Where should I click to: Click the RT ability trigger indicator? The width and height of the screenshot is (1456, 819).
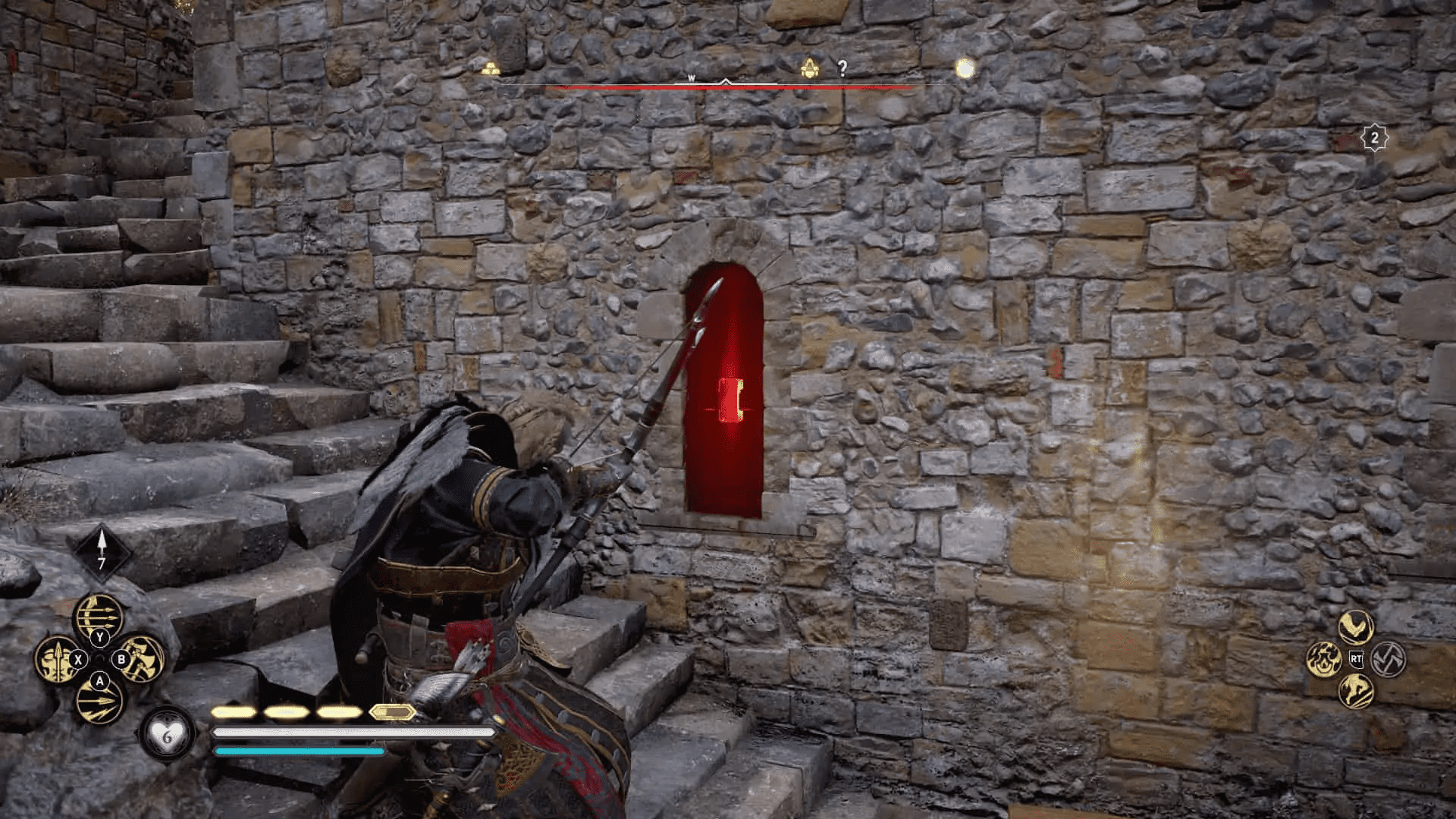(1357, 659)
